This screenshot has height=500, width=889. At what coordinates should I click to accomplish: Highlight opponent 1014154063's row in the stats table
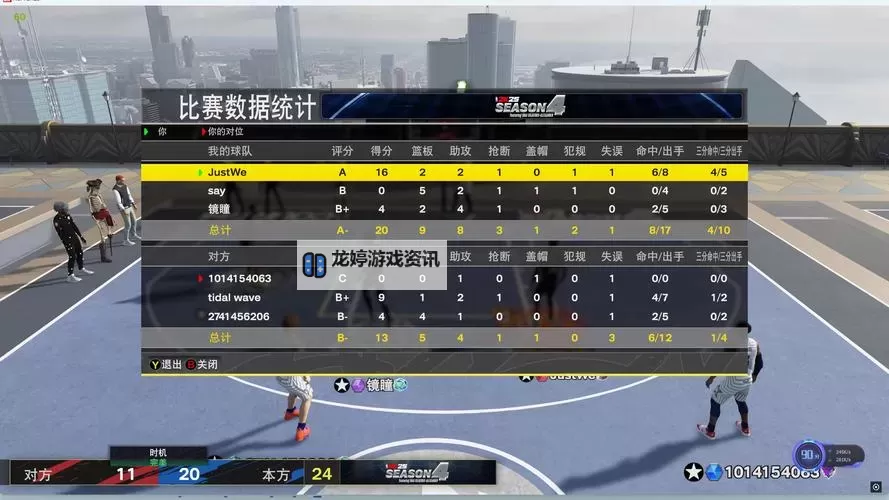[x=444, y=279]
